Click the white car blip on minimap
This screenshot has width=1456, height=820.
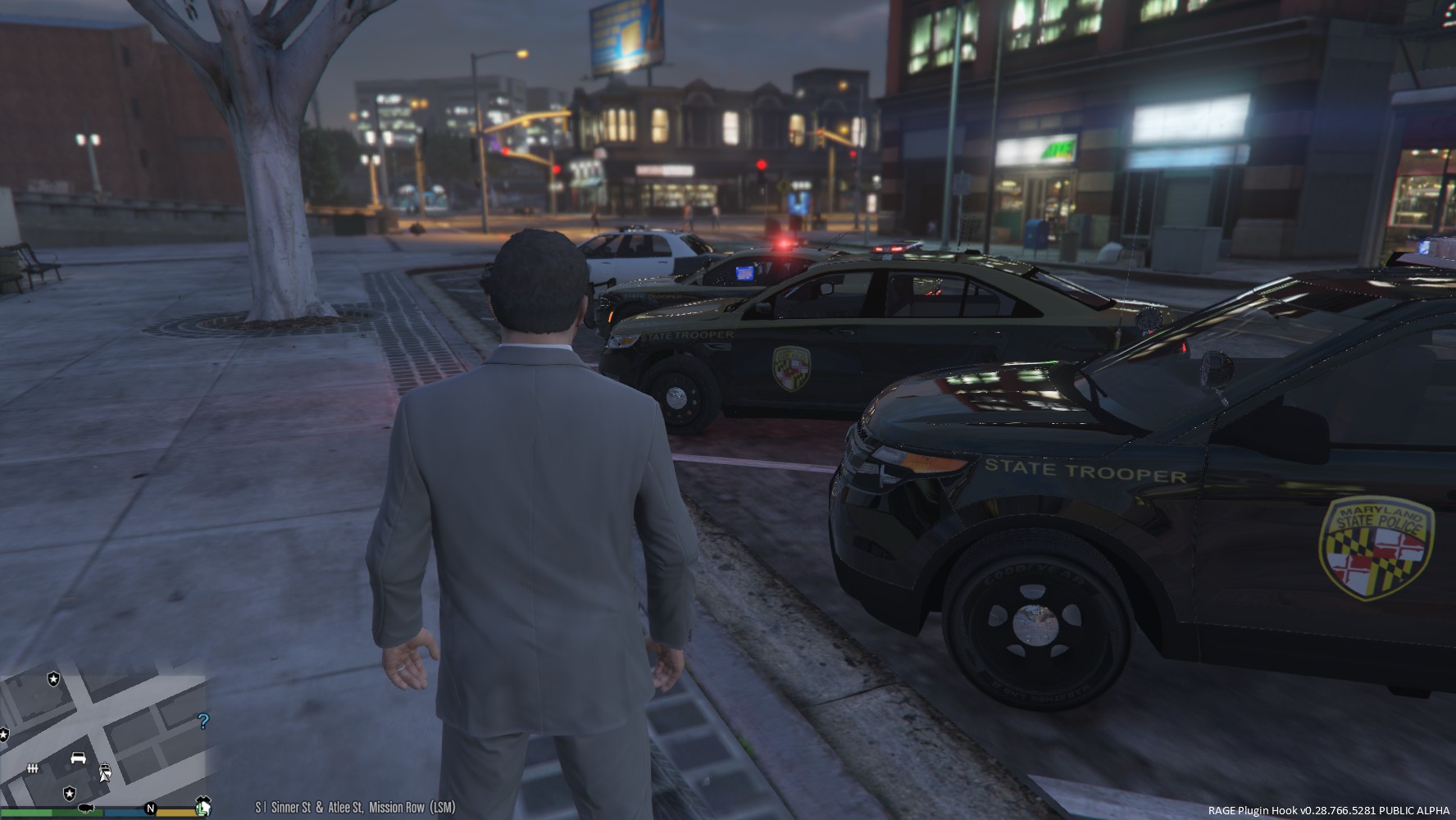(x=79, y=757)
